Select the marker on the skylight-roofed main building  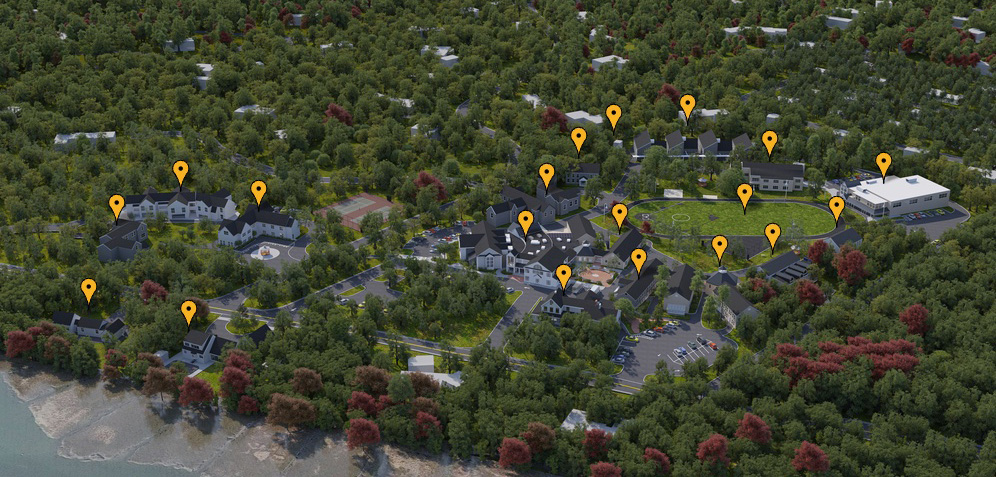525,221
